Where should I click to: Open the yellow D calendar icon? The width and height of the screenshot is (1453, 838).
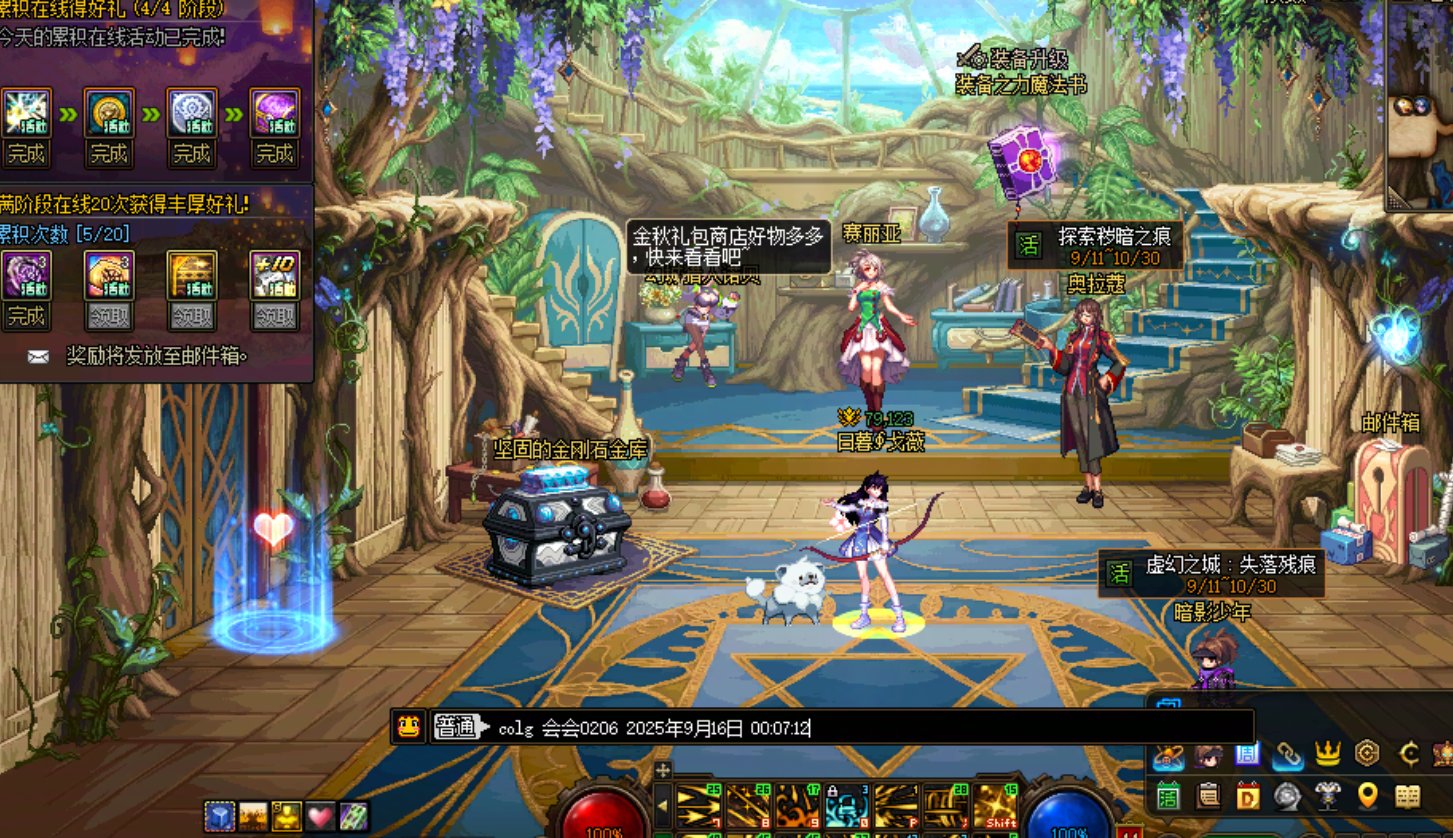pyautogui.click(x=1247, y=796)
